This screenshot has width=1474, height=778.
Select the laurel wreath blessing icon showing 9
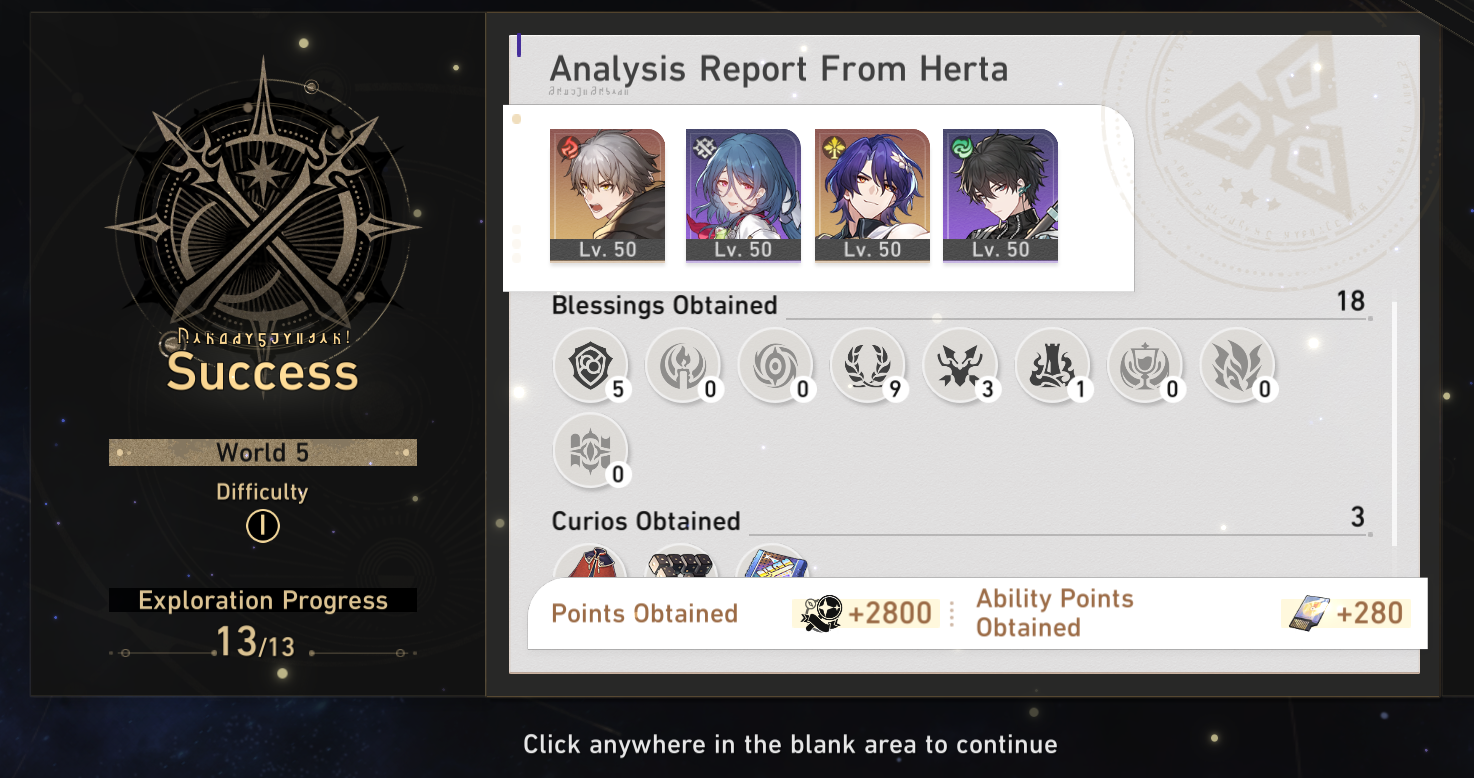click(x=869, y=367)
